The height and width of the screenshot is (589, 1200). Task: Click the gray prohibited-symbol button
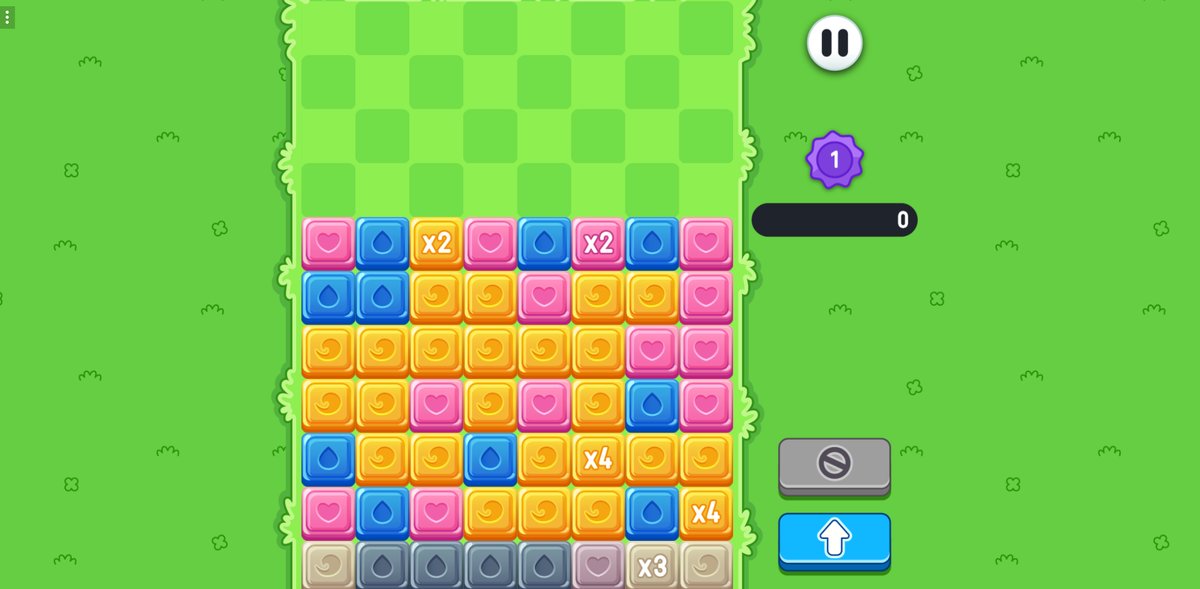pyautogui.click(x=834, y=463)
